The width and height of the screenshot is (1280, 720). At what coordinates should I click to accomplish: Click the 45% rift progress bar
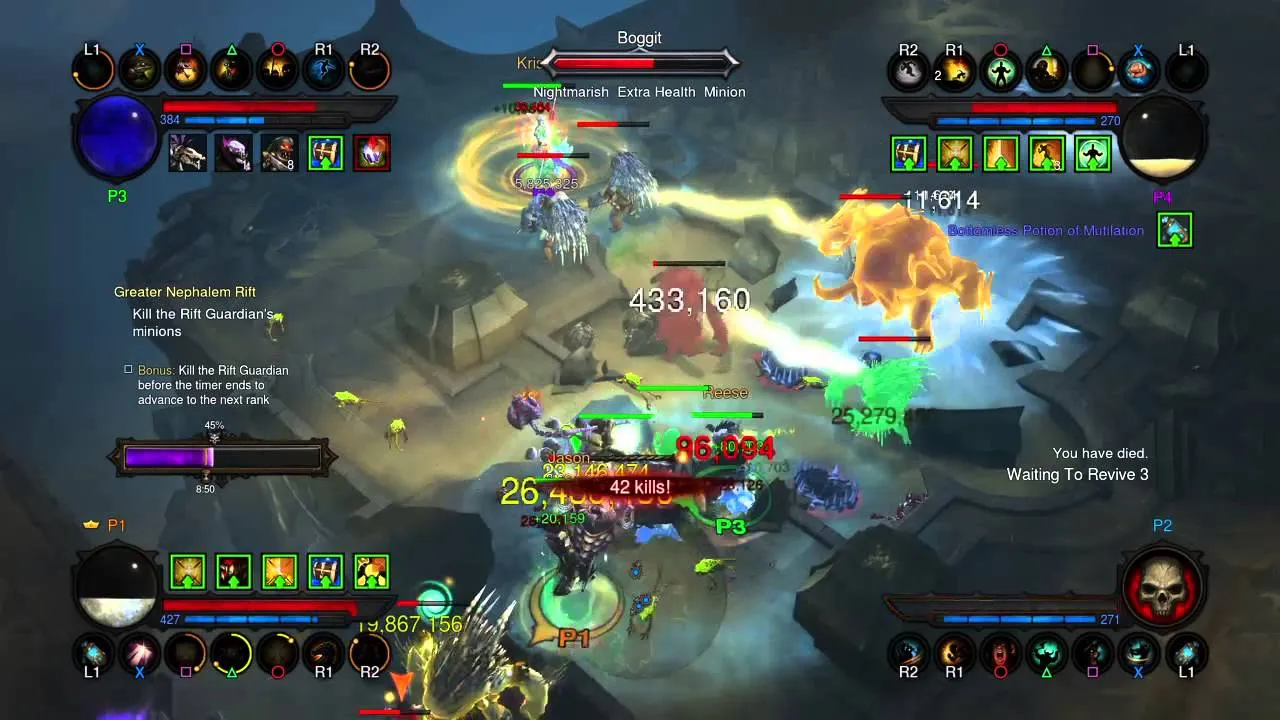221,457
